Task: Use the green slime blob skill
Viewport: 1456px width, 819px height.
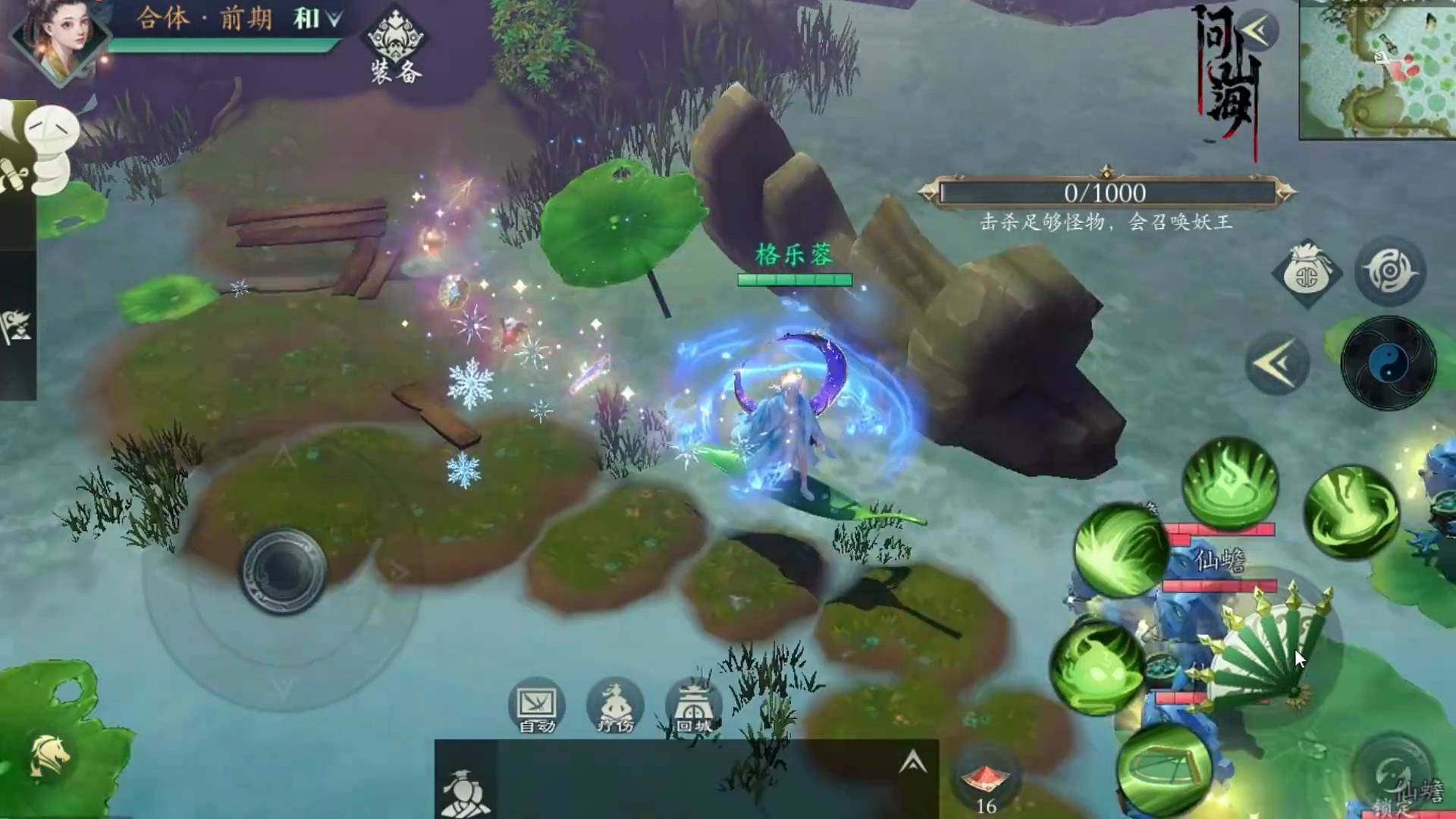Action: pos(1098,667)
